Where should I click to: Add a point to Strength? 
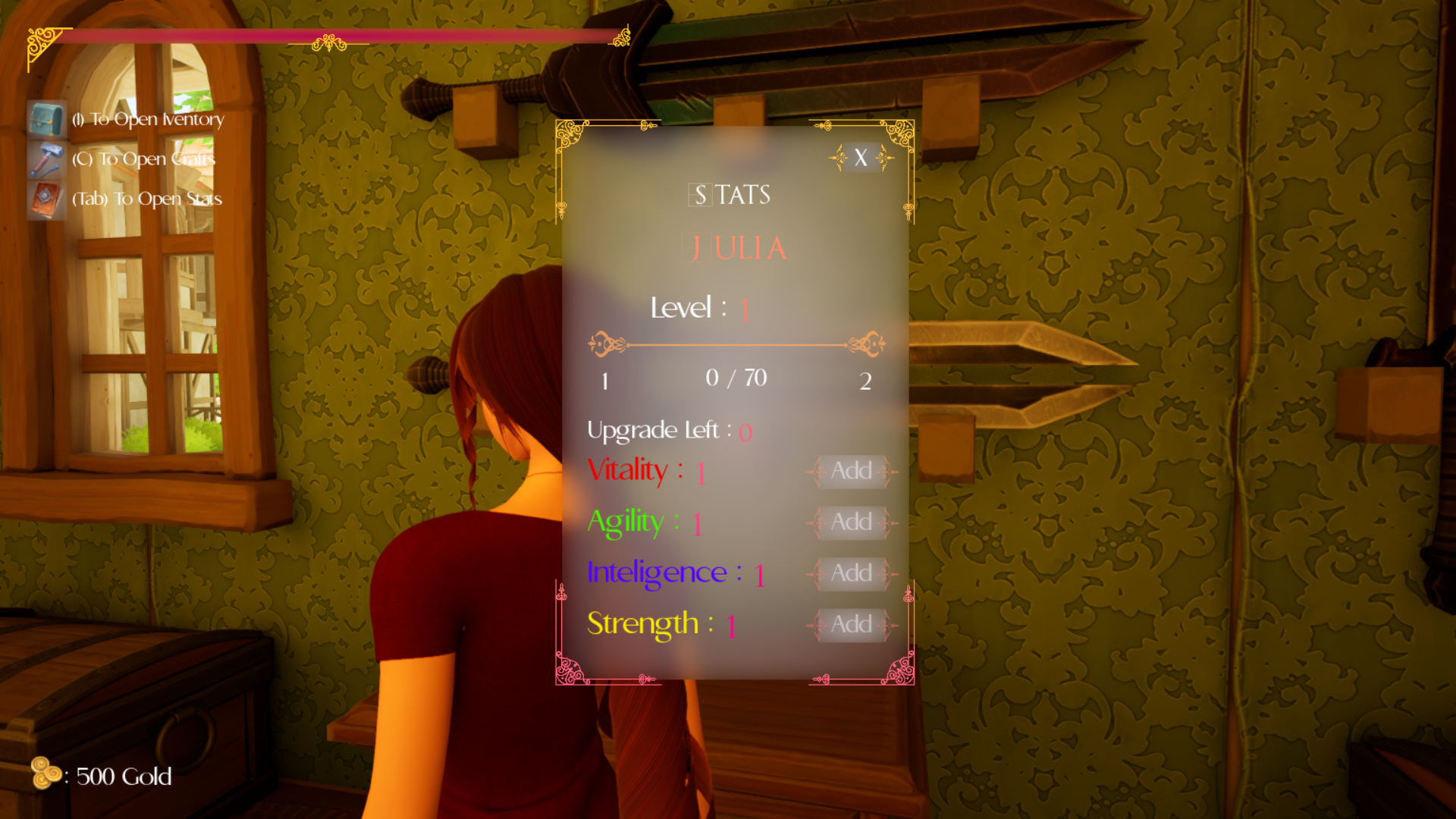[852, 625]
